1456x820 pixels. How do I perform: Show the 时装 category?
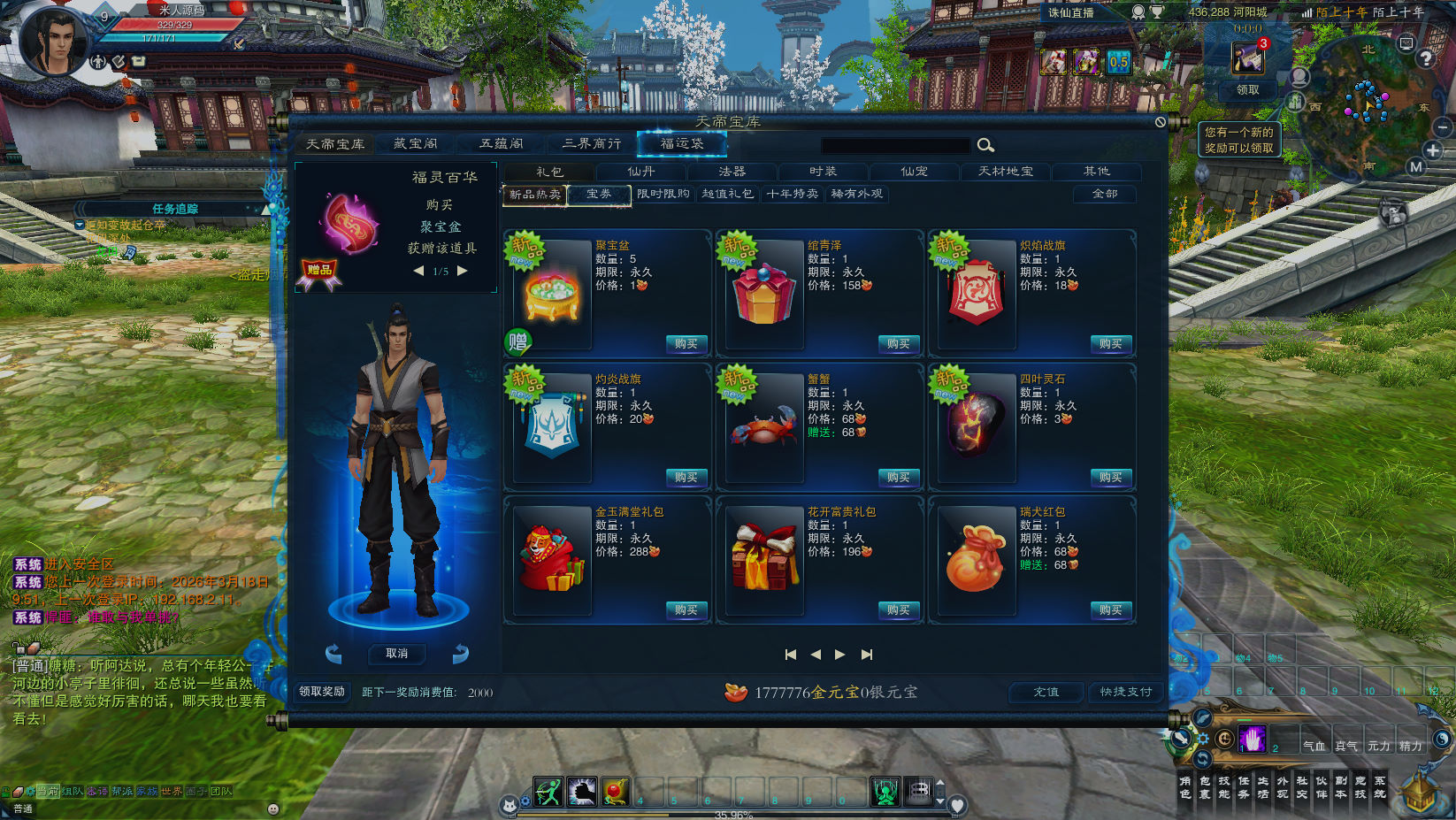[x=823, y=172]
